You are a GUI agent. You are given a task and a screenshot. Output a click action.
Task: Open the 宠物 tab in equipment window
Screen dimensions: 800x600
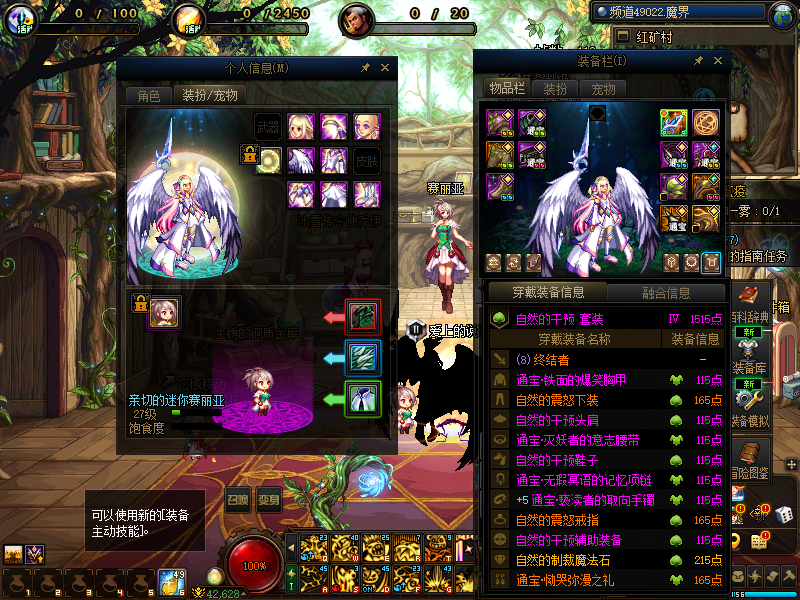tap(603, 89)
